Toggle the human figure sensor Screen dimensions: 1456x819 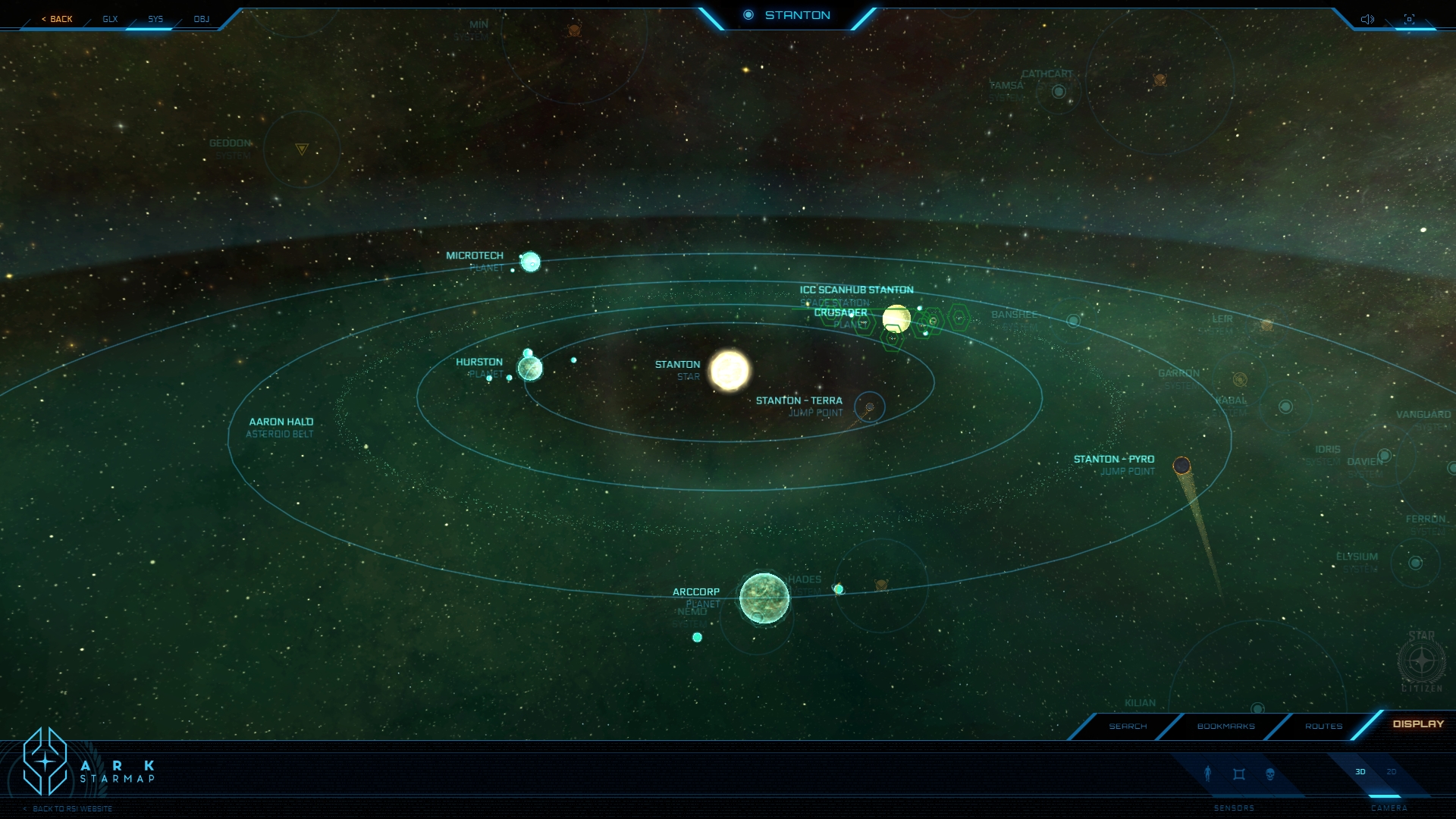point(1208,773)
